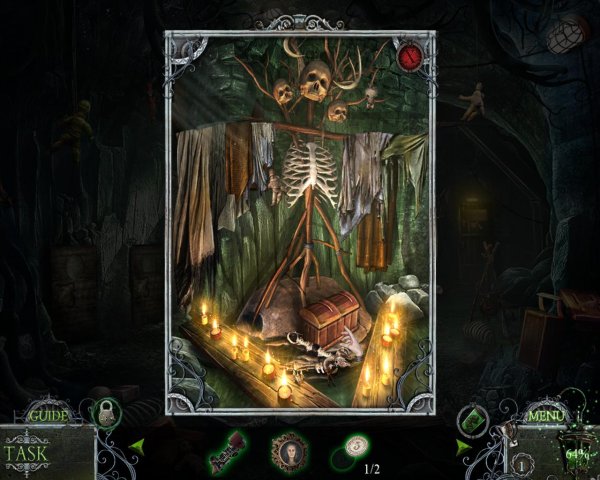Show next inventory items with right arrow
The image size is (600, 480).
(463, 447)
